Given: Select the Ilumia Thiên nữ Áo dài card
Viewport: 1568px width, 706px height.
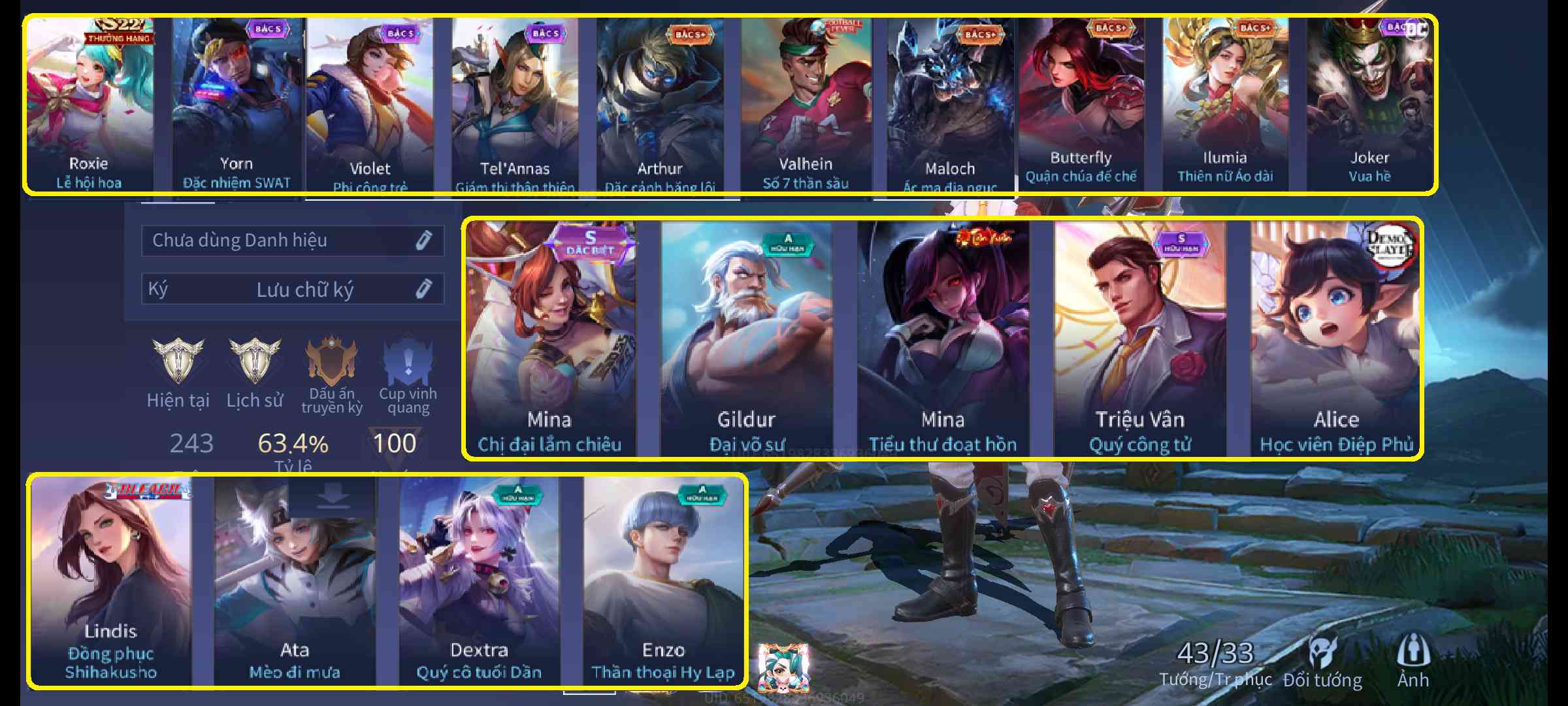Looking at the screenshot, I should click(1225, 105).
